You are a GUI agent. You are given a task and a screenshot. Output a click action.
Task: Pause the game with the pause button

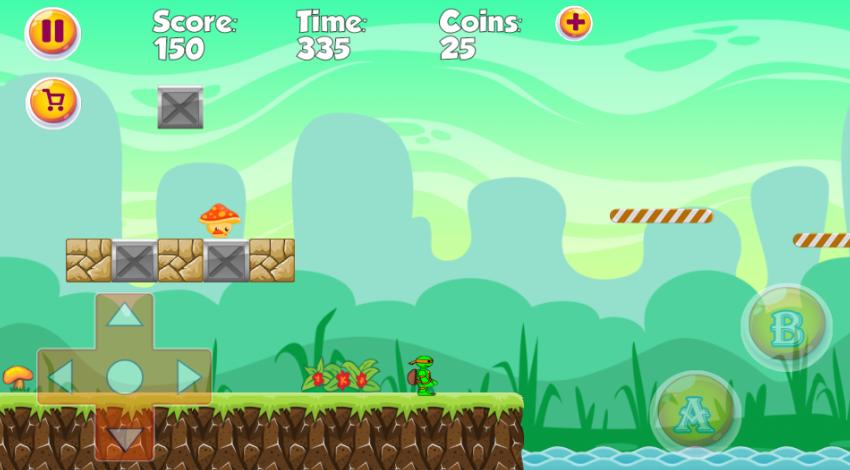click(x=52, y=32)
